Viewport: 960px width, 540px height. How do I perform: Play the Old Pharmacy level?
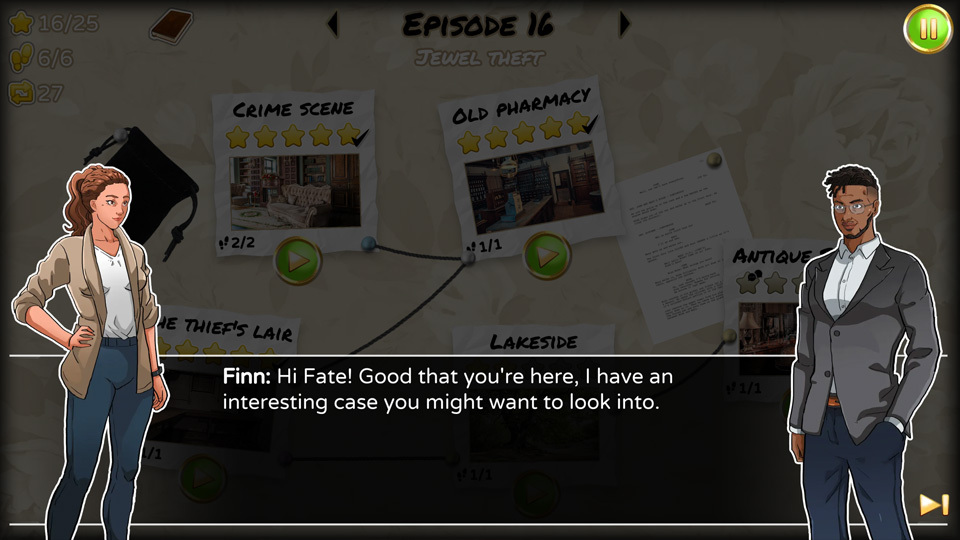coord(547,256)
